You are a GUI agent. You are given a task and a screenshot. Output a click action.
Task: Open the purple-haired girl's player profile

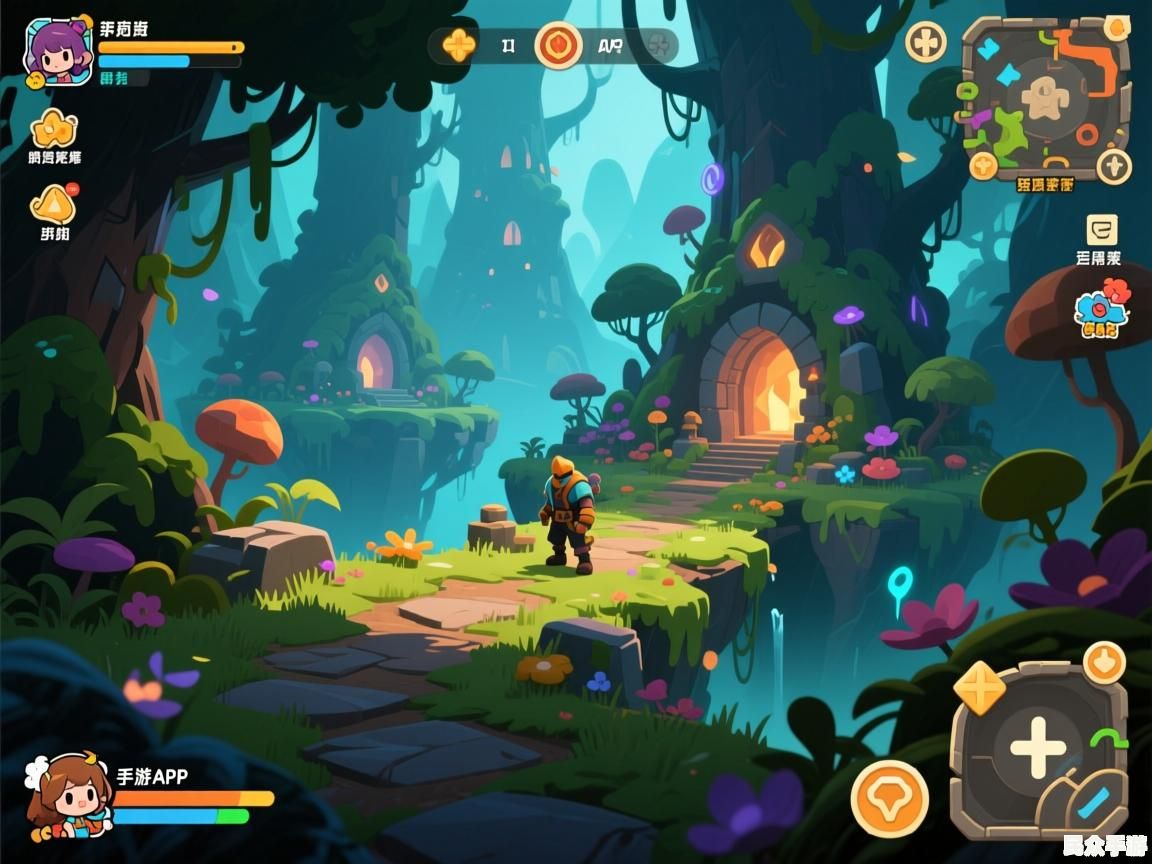point(58,51)
